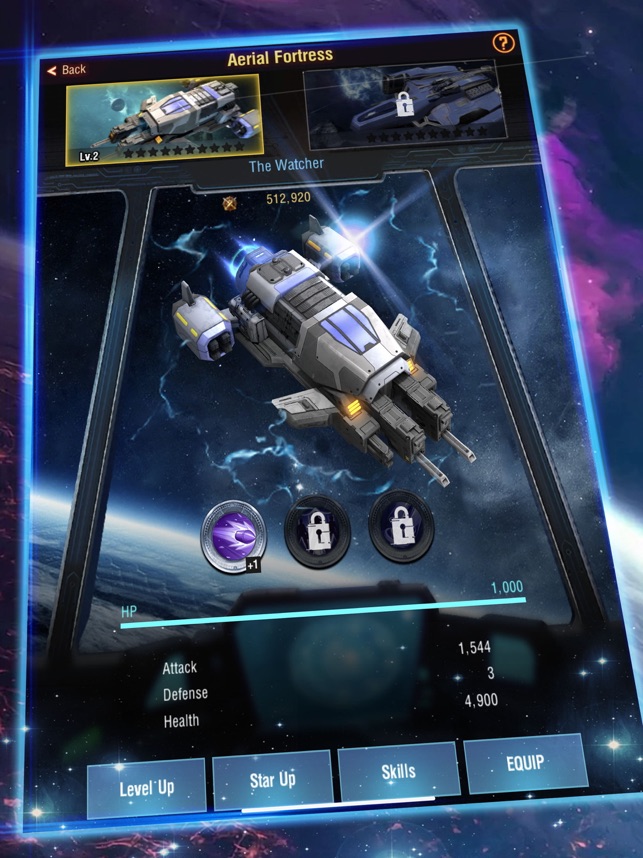The image size is (643, 858).
Task: Click the Level Up button
Action: [146, 787]
